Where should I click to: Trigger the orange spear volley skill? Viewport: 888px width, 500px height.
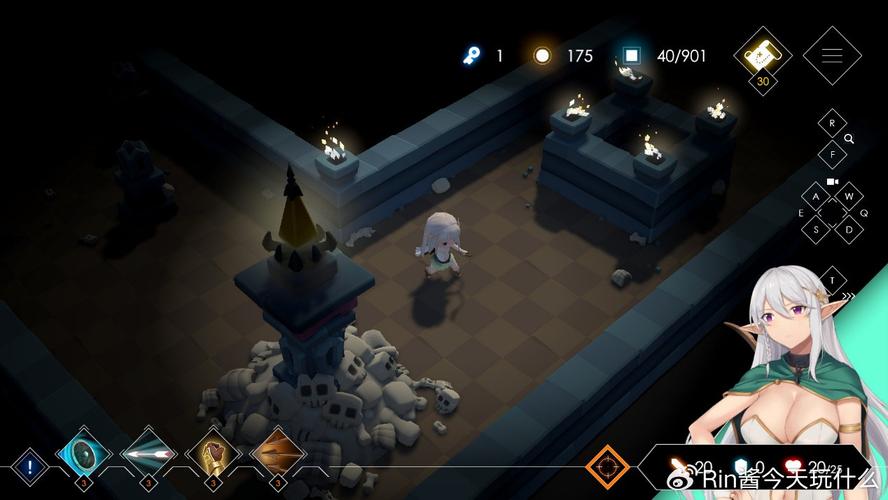(277, 455)
